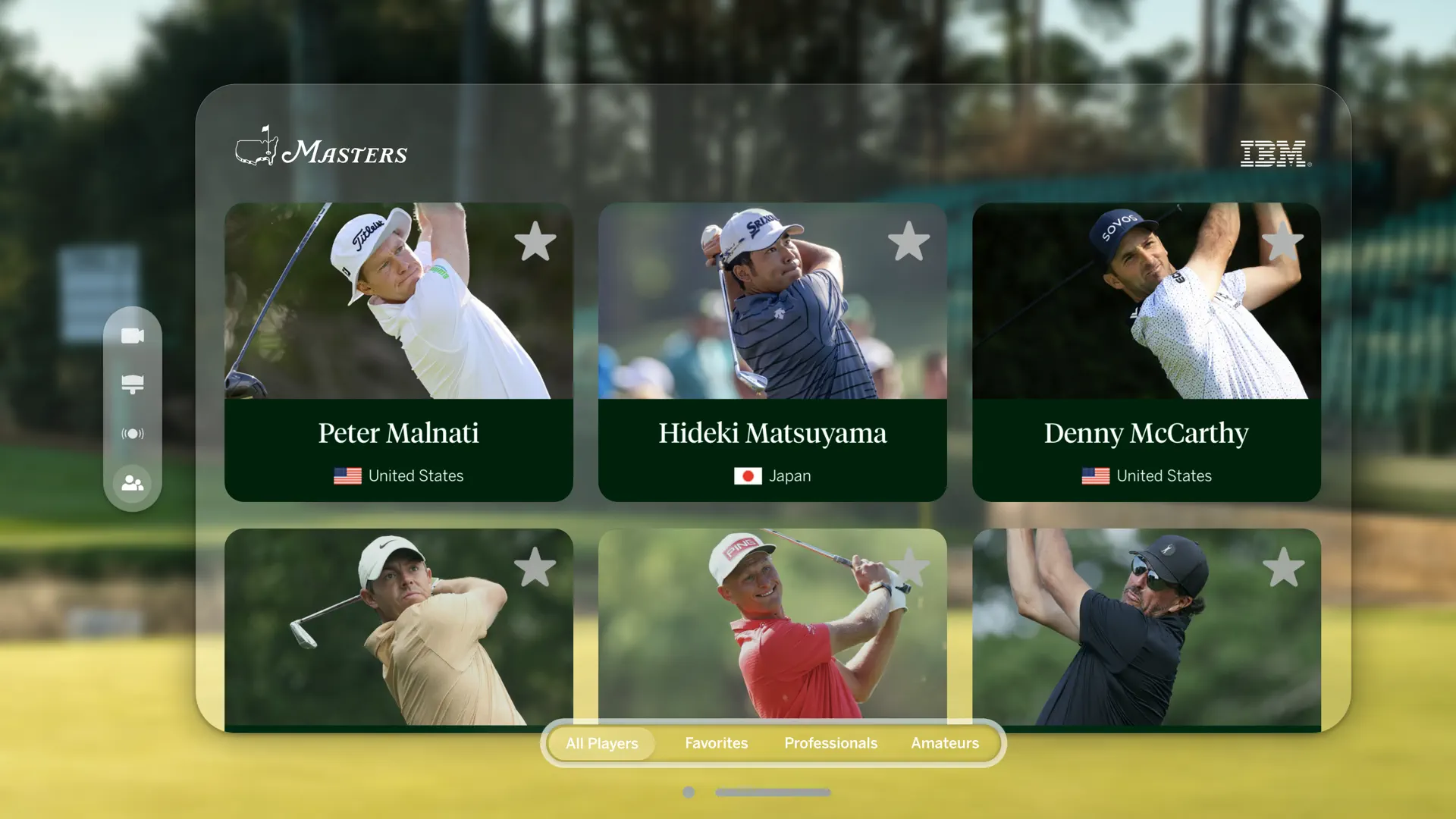Switch to the Professionals tab
1456x819 pixels.
point(830,743)
